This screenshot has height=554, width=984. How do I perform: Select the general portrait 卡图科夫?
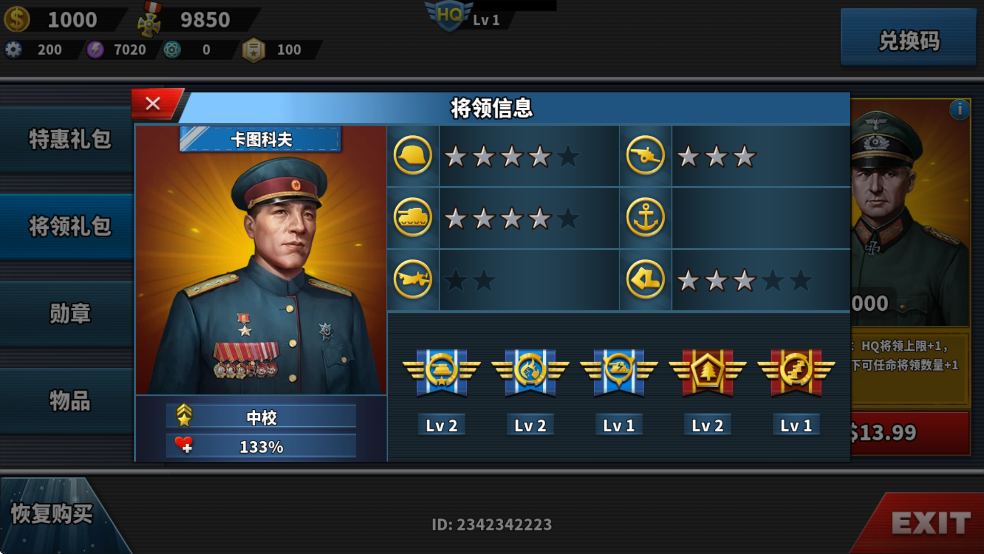click(260, 265)
